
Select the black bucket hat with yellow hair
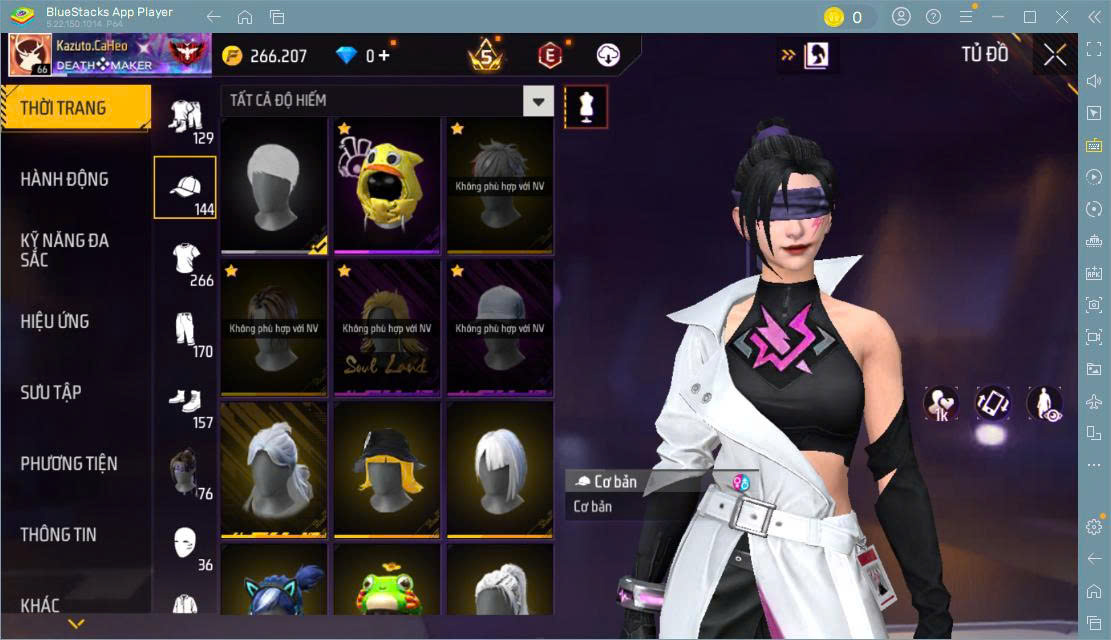387,470
